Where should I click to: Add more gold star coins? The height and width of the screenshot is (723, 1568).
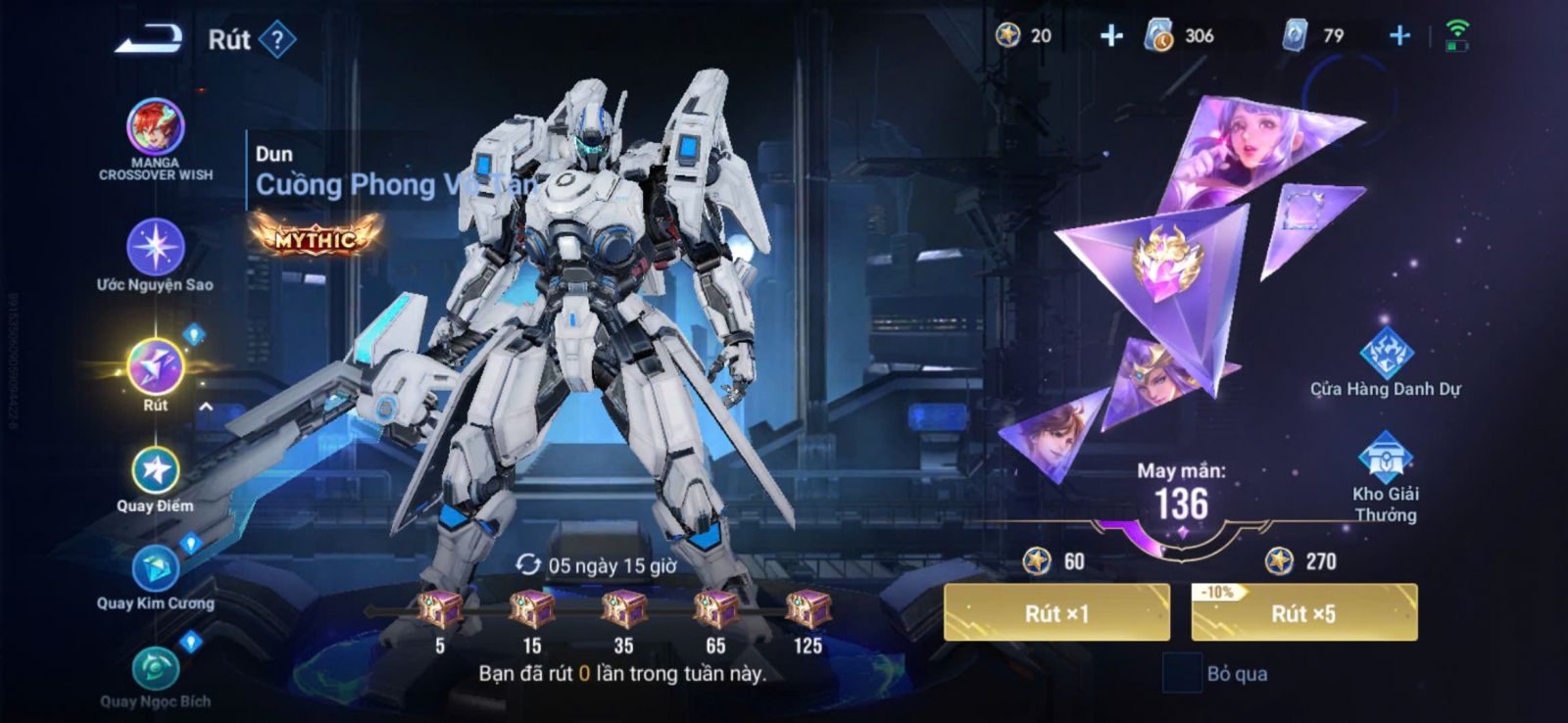(x=1111, y=36)
